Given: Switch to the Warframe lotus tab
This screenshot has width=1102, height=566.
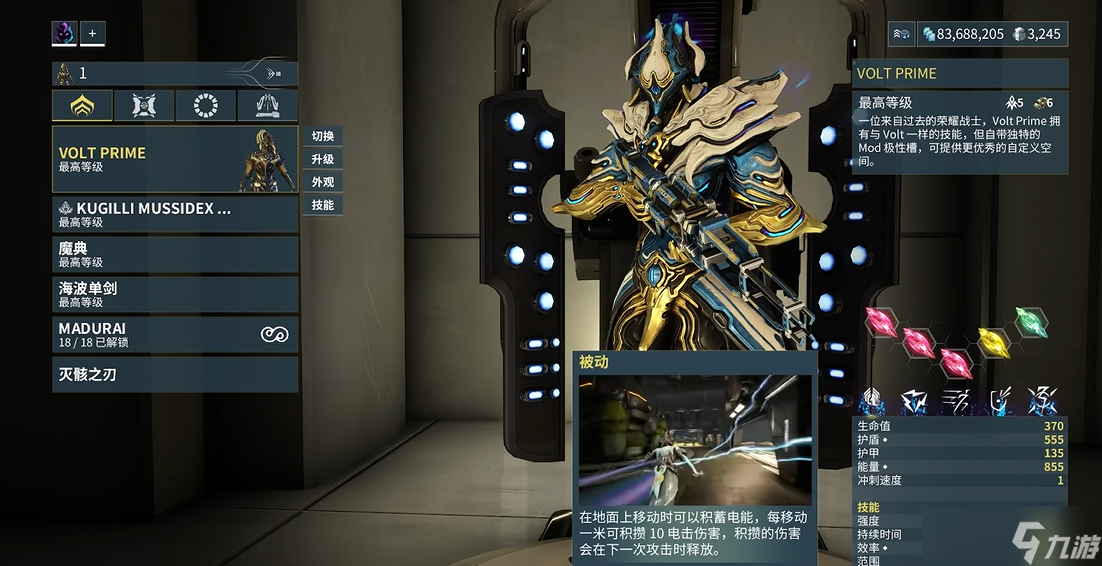Looking at the screenshot, I should tap(83, 105).
